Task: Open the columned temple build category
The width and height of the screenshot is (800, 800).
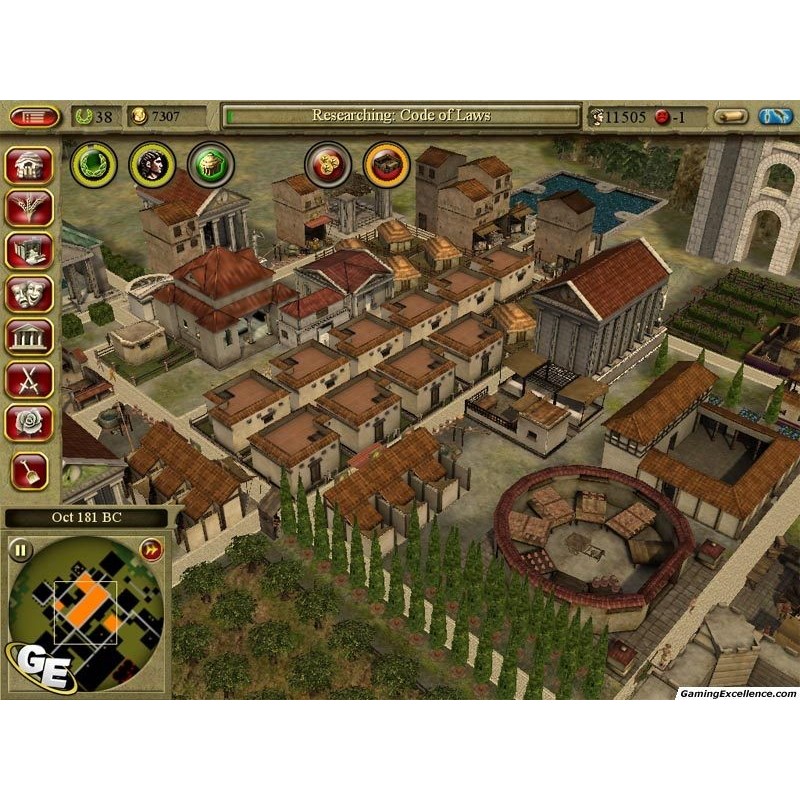Action: click(x=29, y=337)
